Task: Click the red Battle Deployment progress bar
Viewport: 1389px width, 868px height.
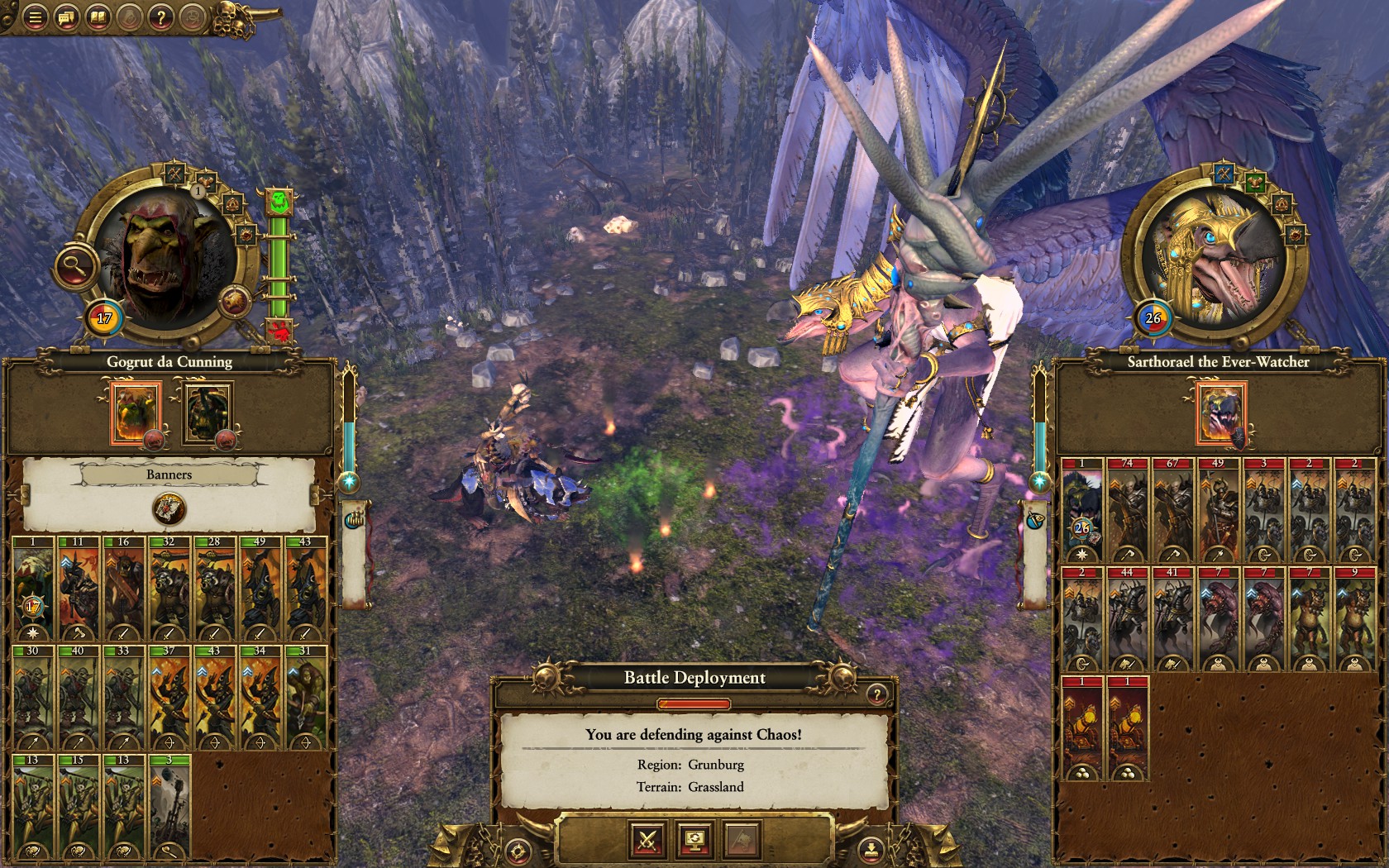Action: pyautogui.click(x=694, y=703)
